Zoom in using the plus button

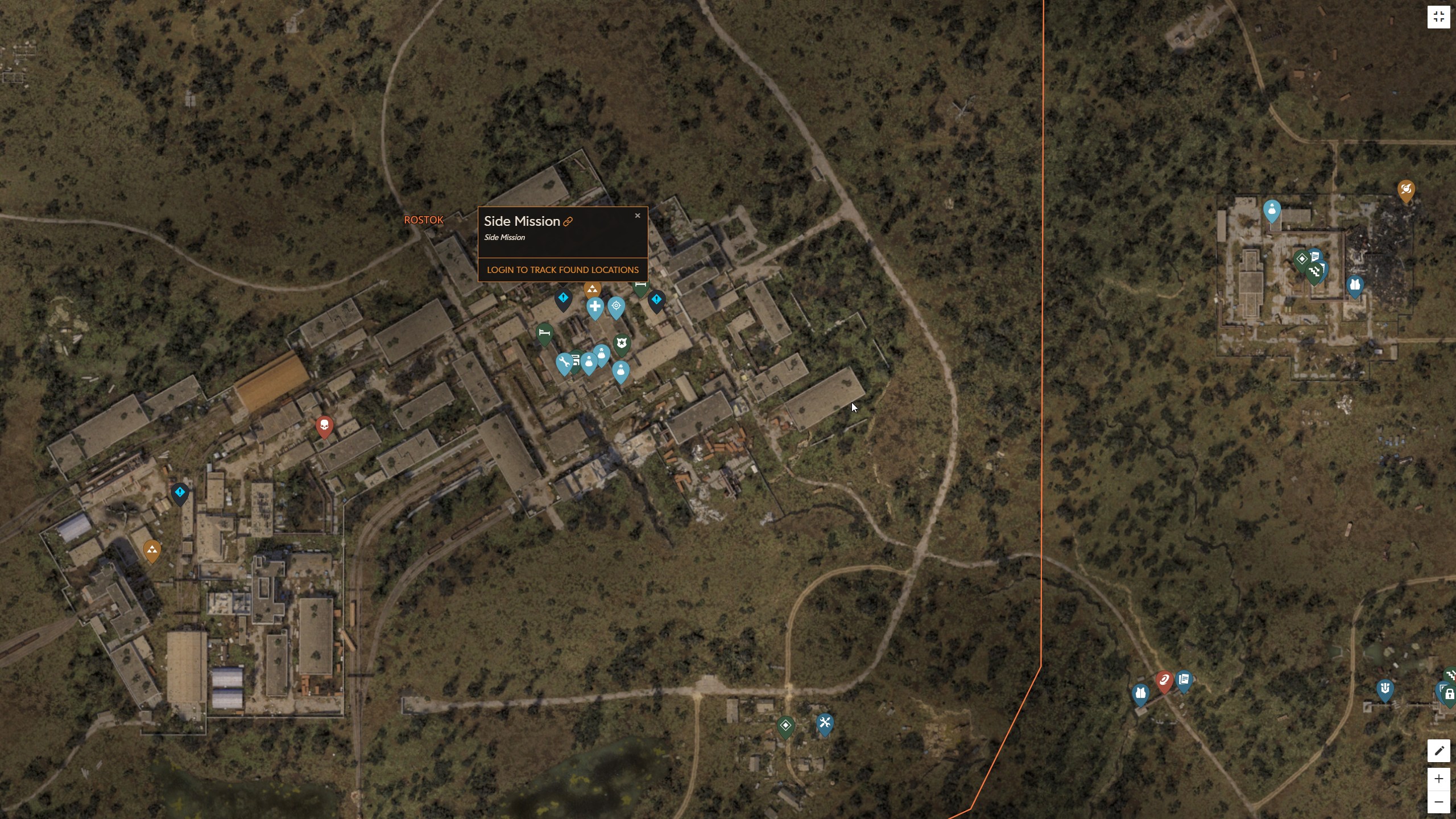coord(1440,780)
